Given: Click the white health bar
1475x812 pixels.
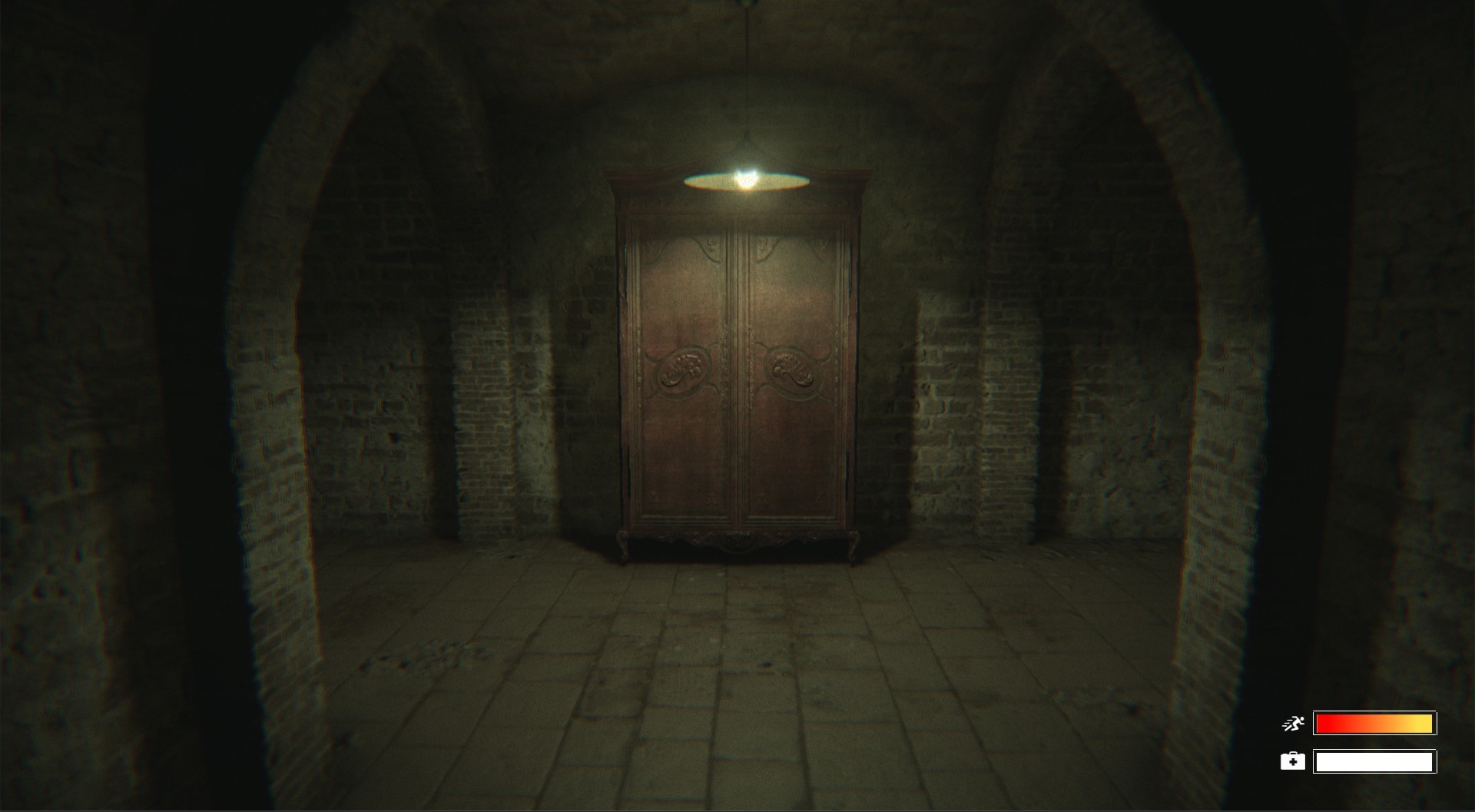Looking at the screenshot, I should coord(1375,761).
